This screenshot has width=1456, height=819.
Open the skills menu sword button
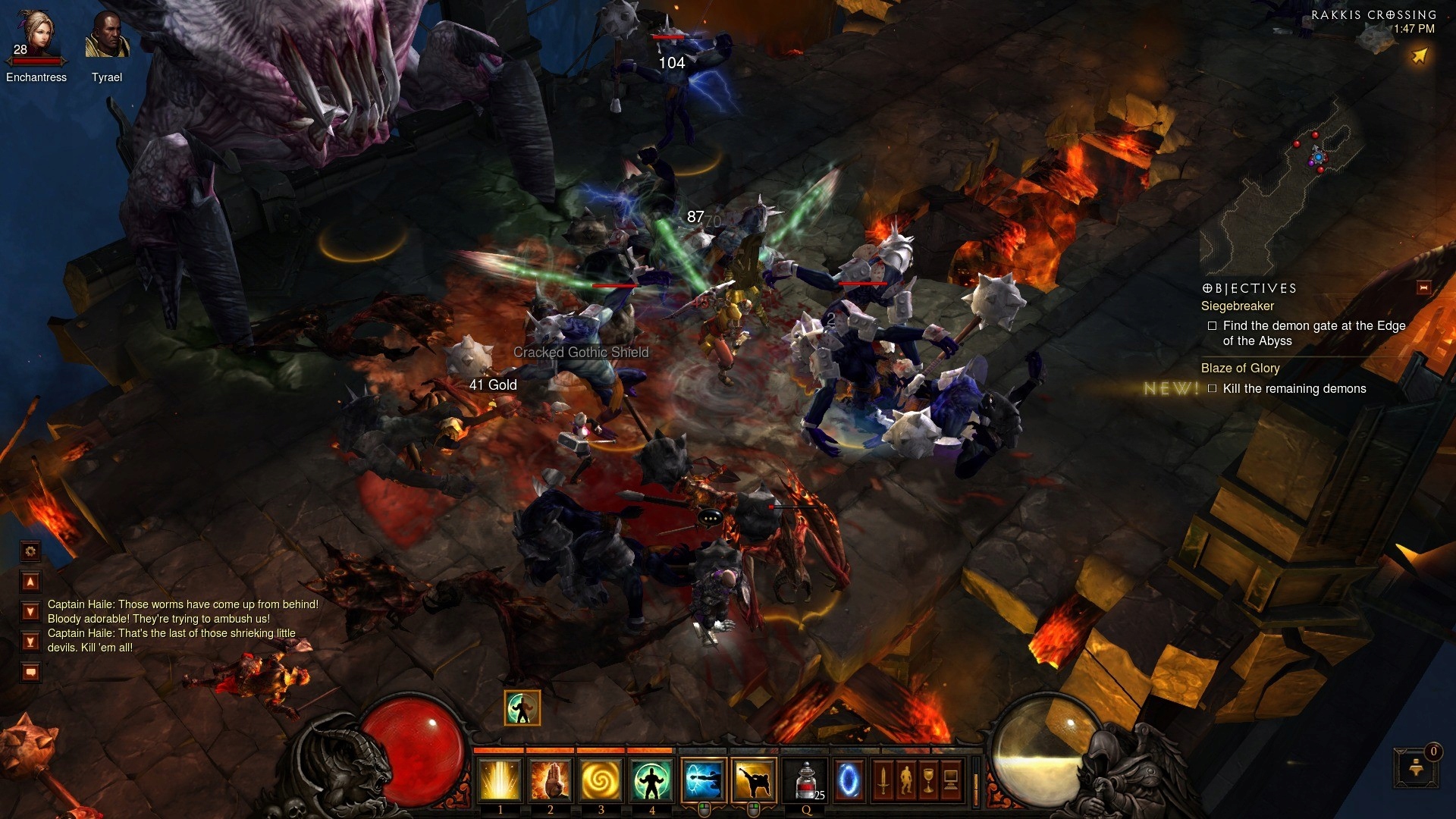tap(883, 780)
